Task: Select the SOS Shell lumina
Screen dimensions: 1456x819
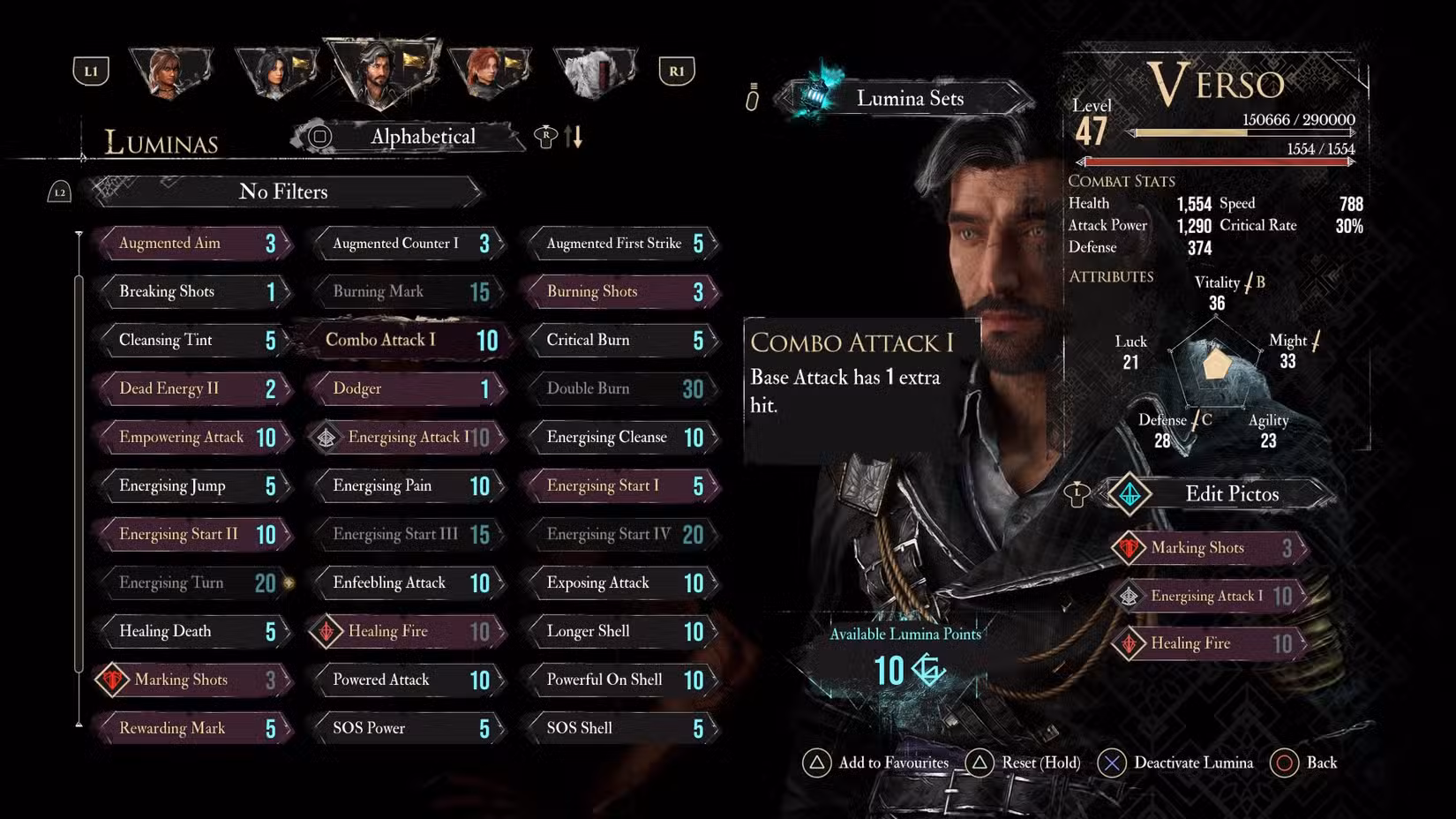Action: coord(621,729)
